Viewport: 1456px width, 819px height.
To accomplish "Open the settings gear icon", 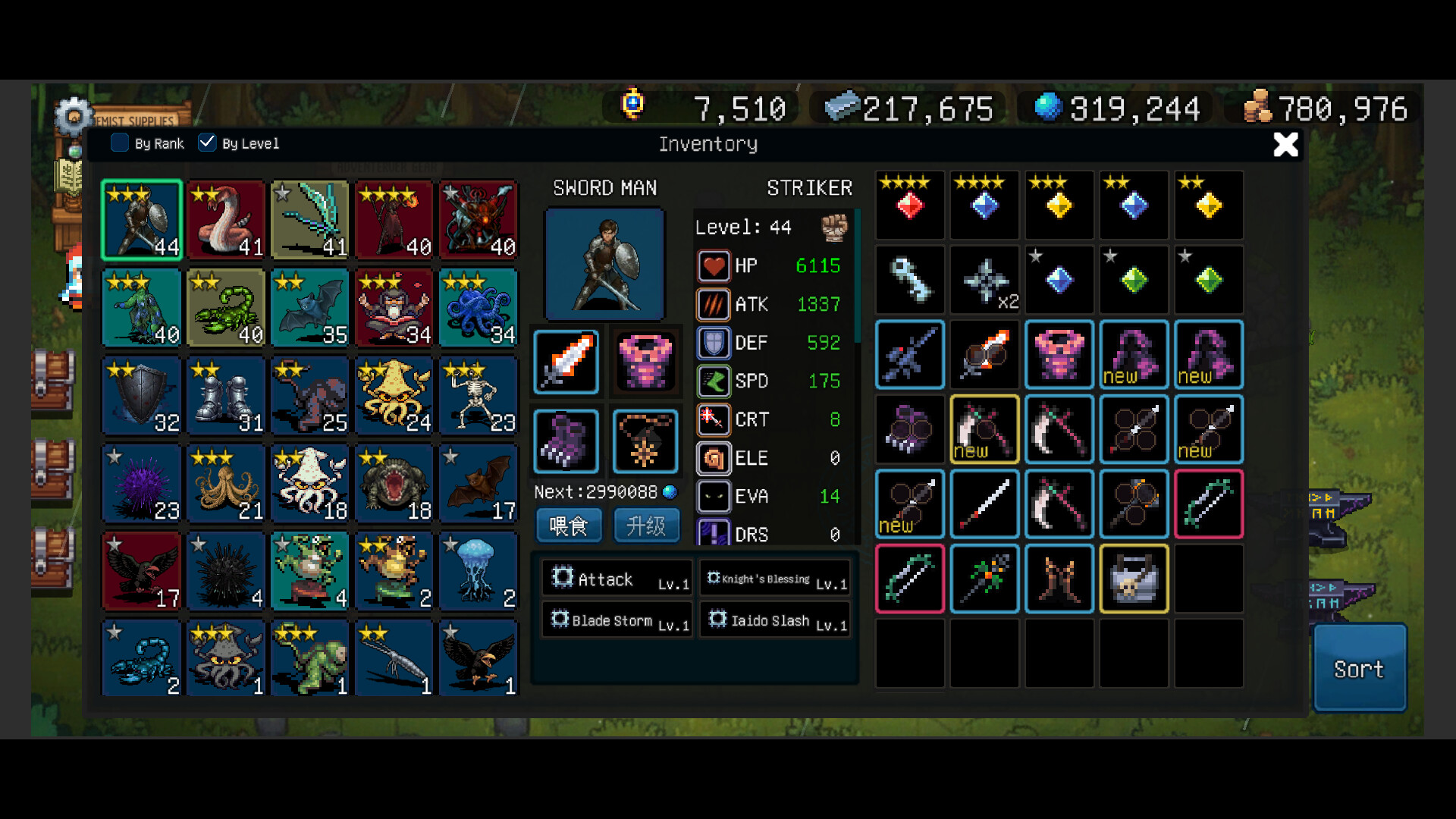I will [x=74, y=117].
